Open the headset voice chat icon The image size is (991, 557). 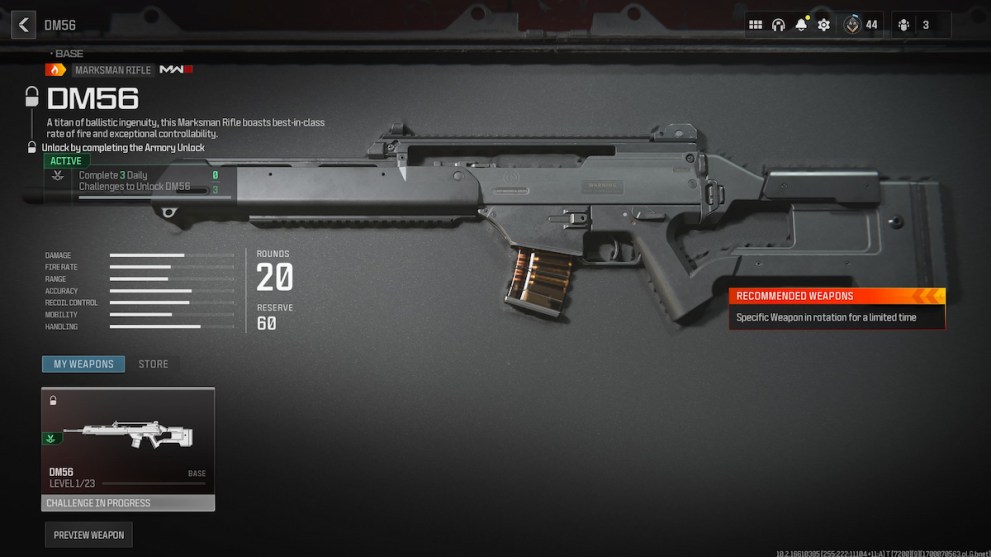778,25
